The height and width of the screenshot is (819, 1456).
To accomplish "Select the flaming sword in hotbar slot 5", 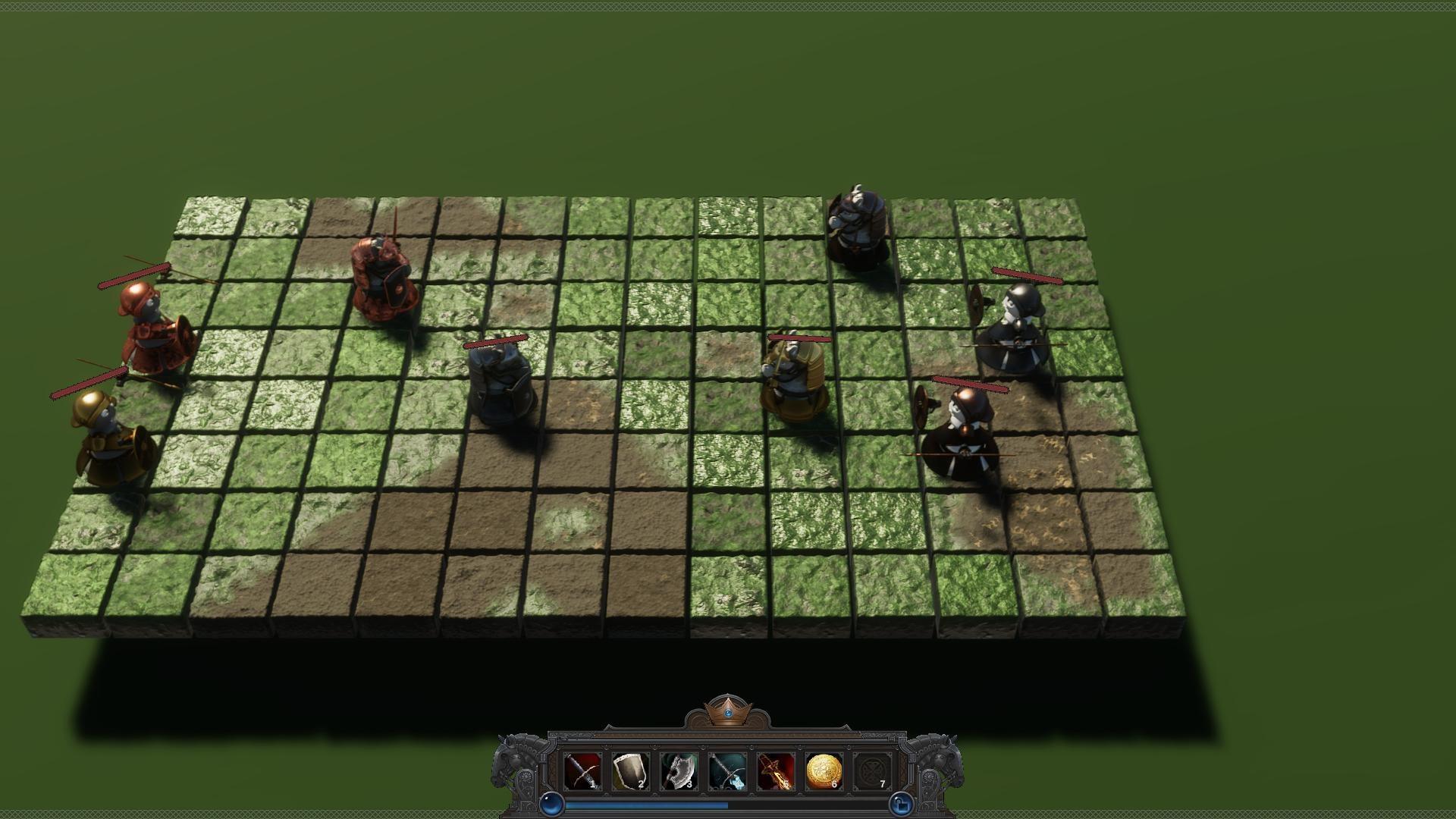I will point(774,770).
